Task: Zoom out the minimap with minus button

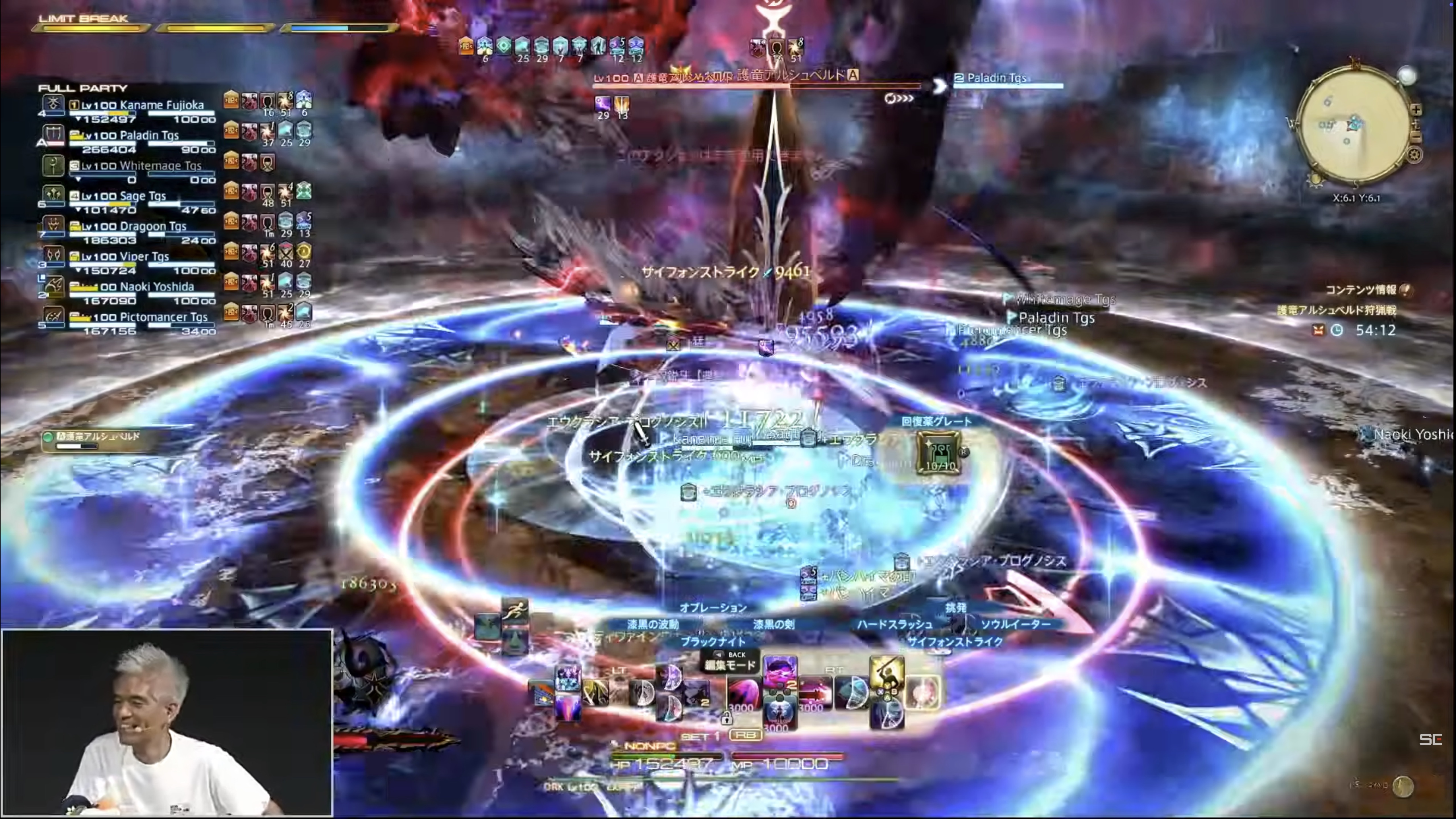Action: pos(1416,137)
